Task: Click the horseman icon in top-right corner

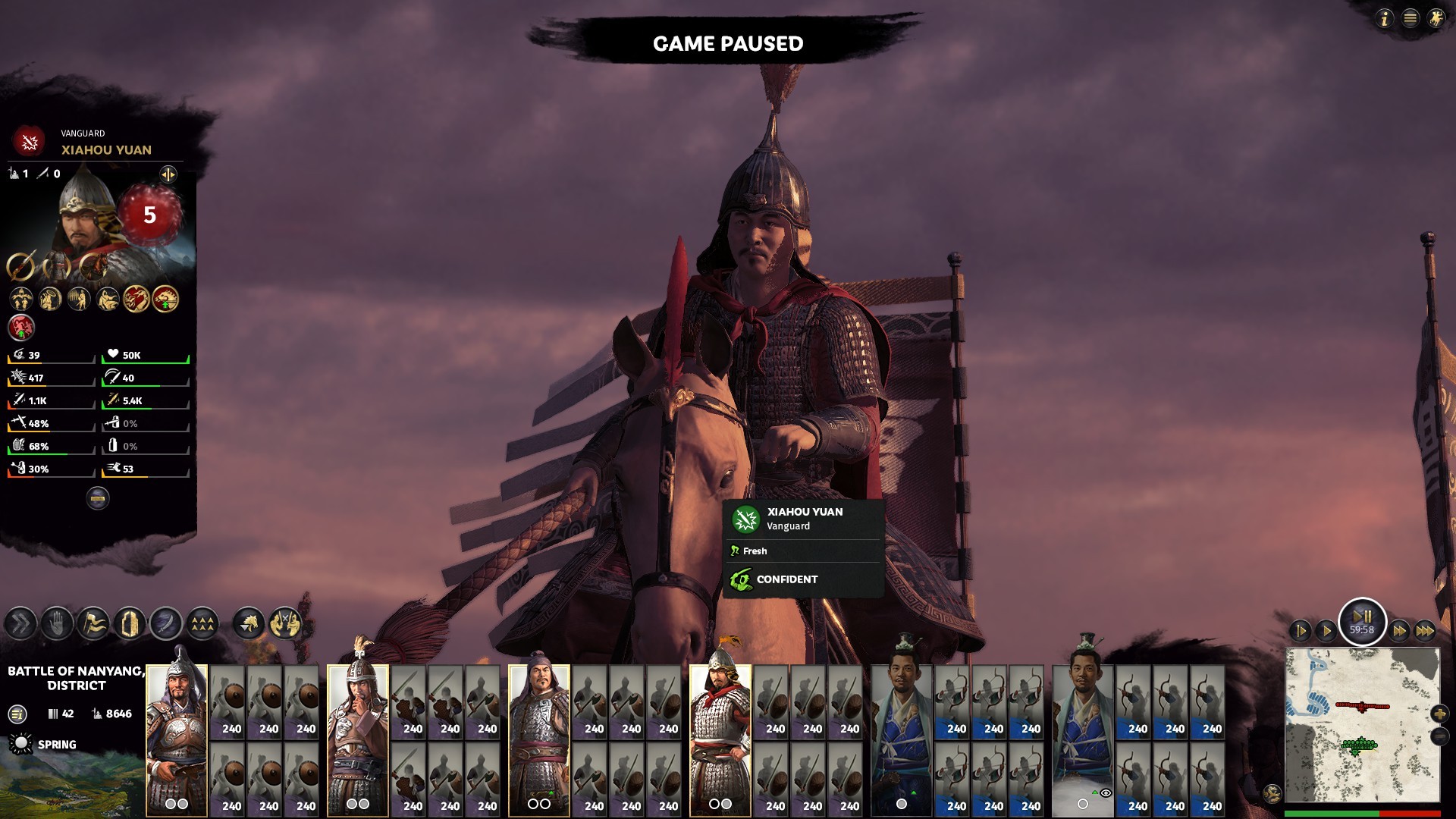Action: pos(1436,18)
